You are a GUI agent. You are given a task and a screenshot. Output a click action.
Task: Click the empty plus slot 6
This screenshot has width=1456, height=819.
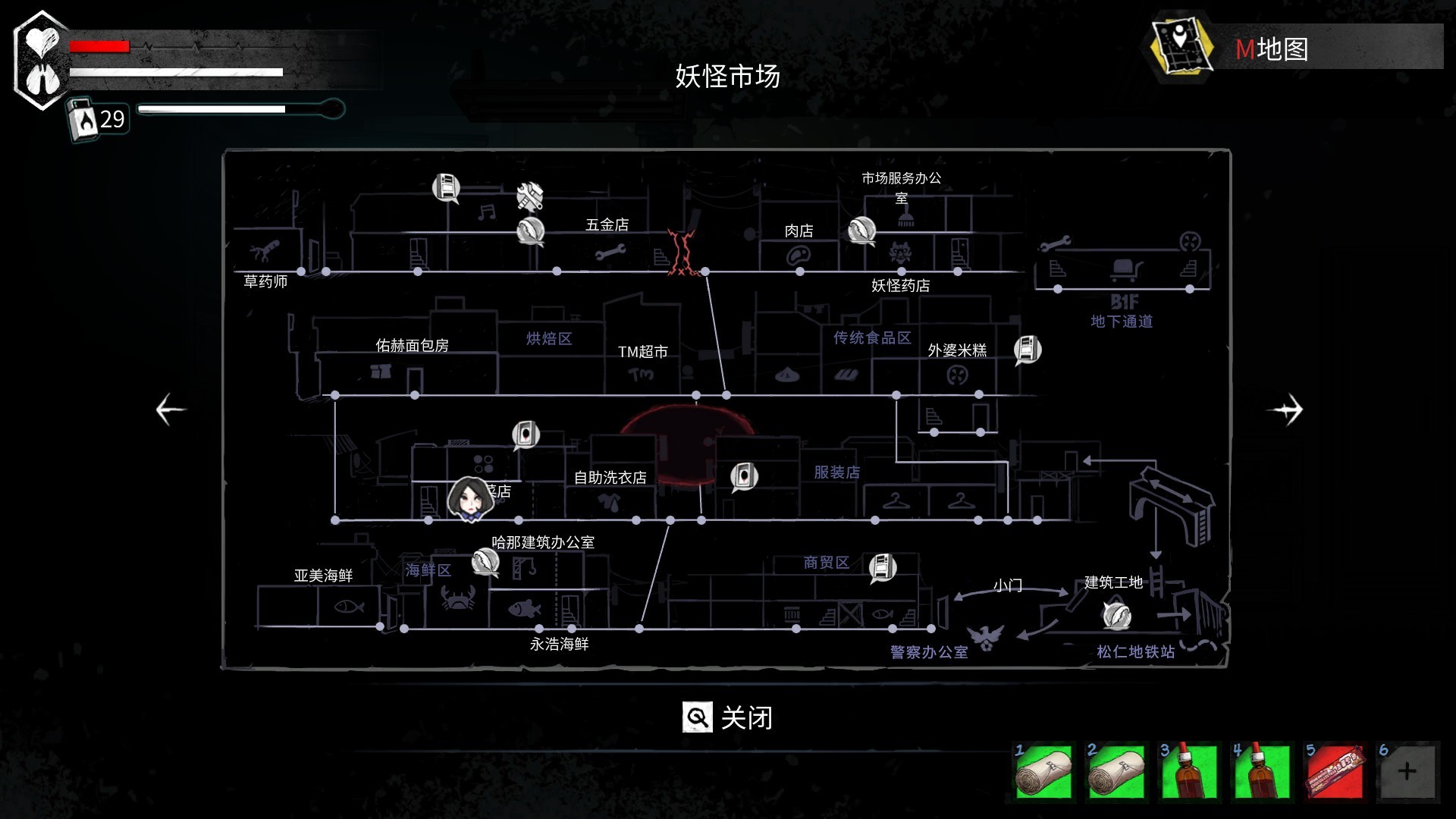[x=1407, y=772]
